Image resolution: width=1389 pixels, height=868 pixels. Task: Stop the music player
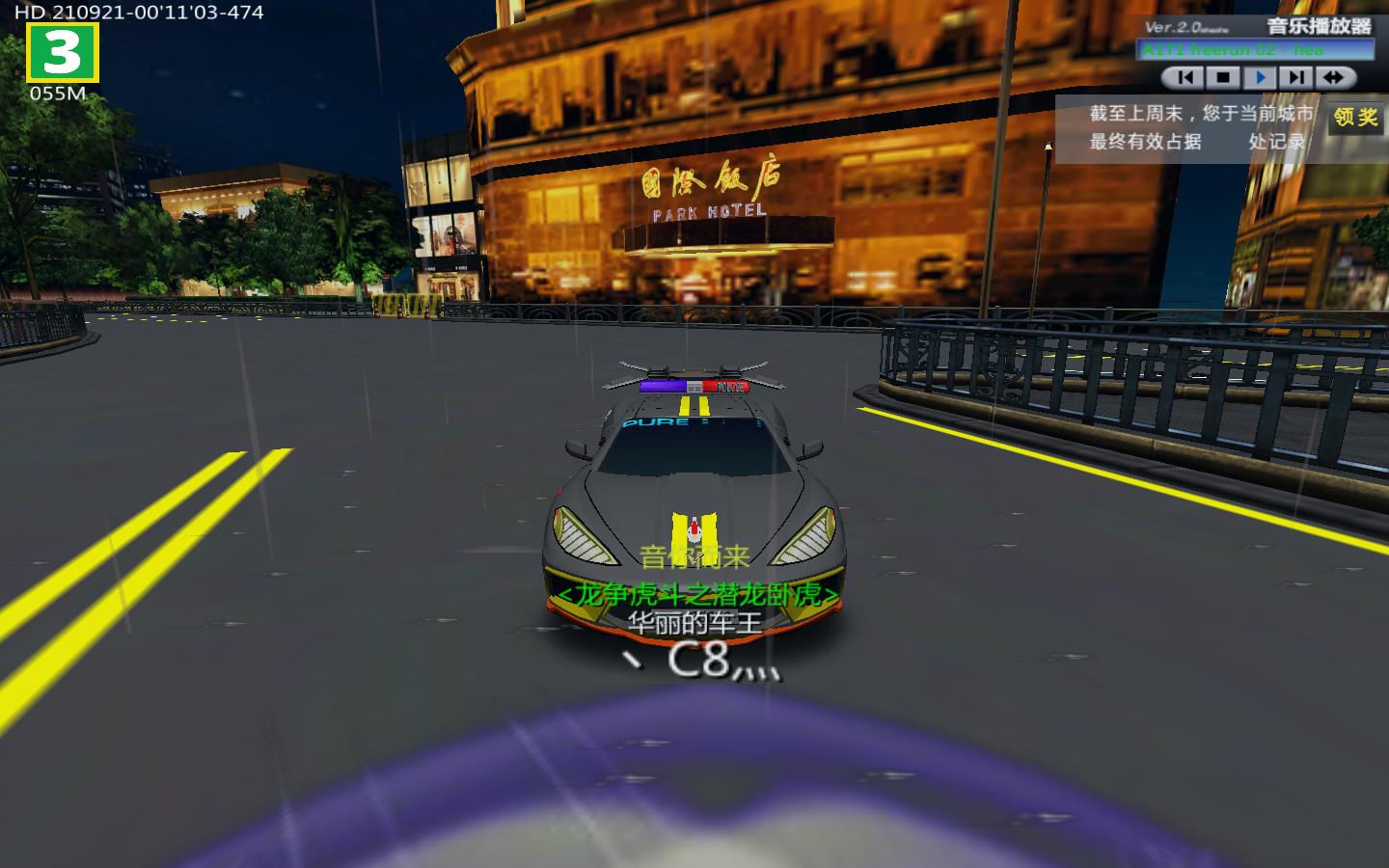tap(1223, 77)
